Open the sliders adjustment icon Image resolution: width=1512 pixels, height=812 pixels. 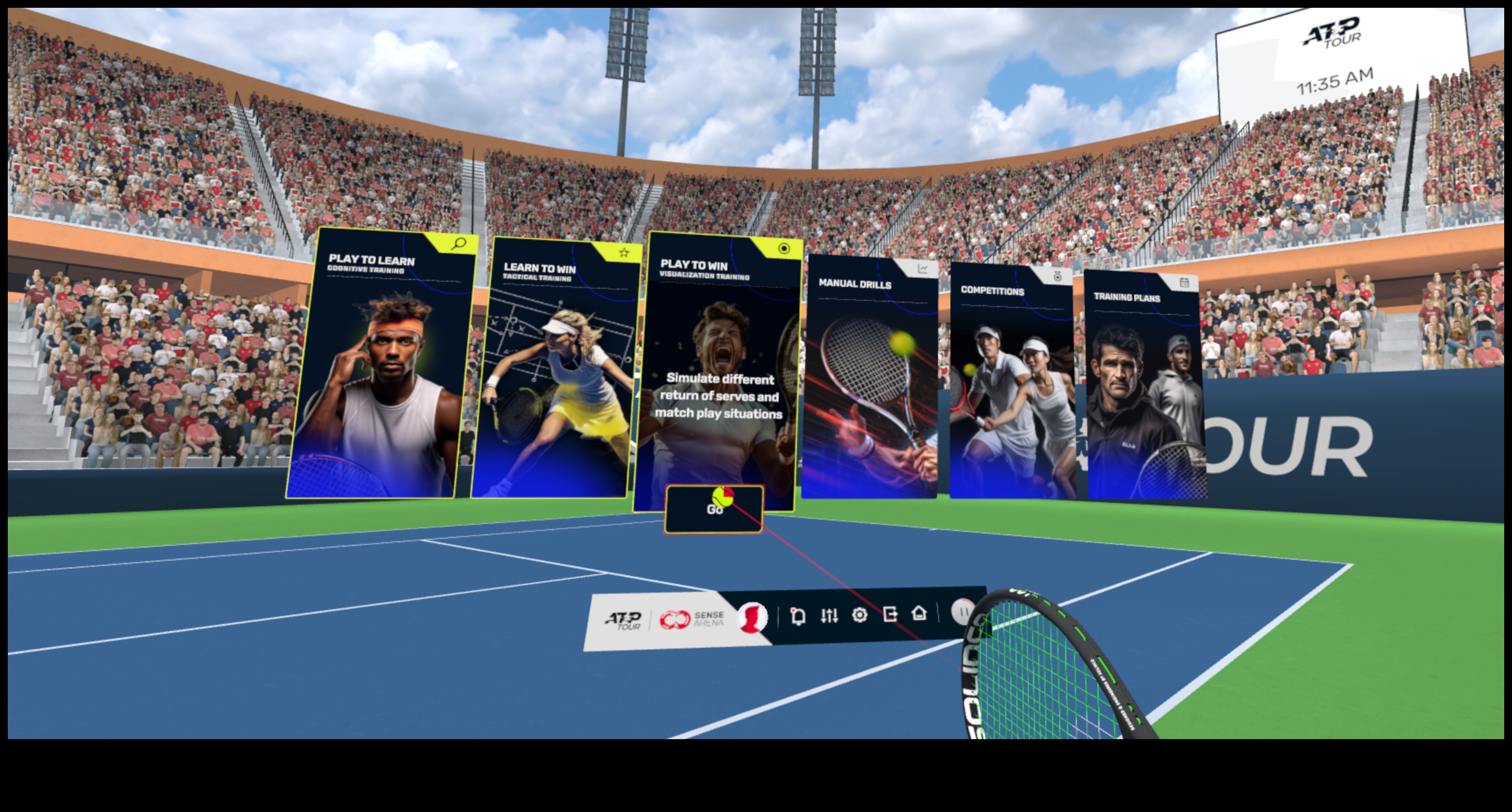(829, 616)
